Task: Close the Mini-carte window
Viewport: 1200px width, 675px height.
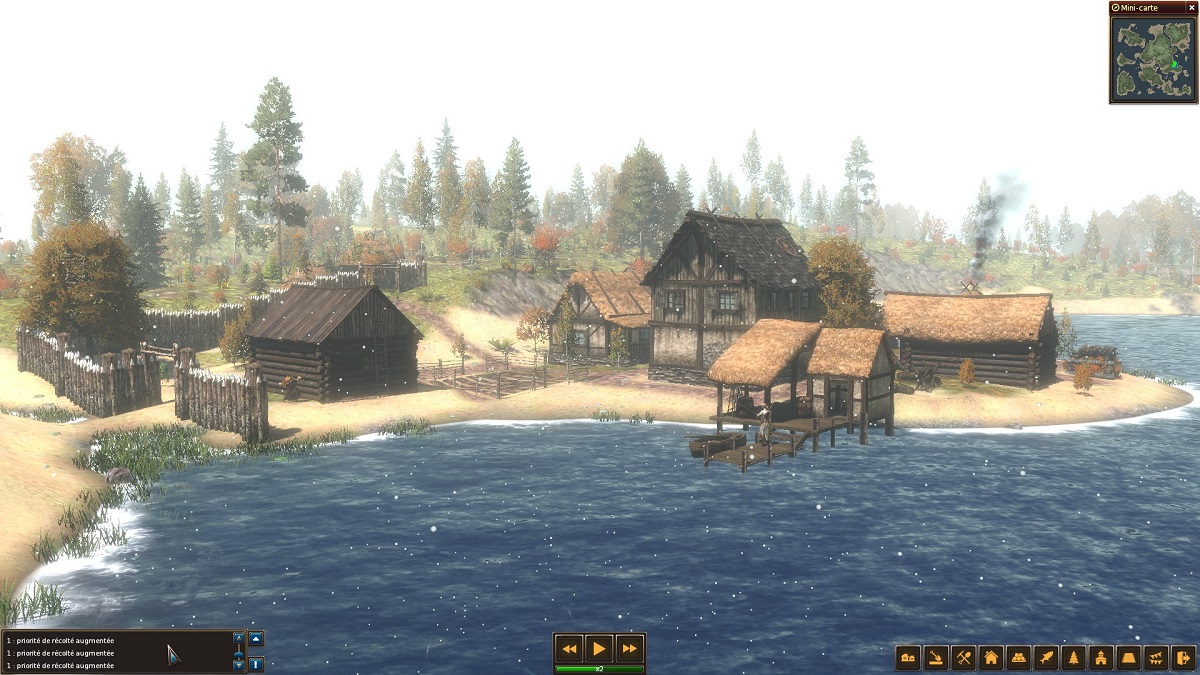Action: point(1191,8)
